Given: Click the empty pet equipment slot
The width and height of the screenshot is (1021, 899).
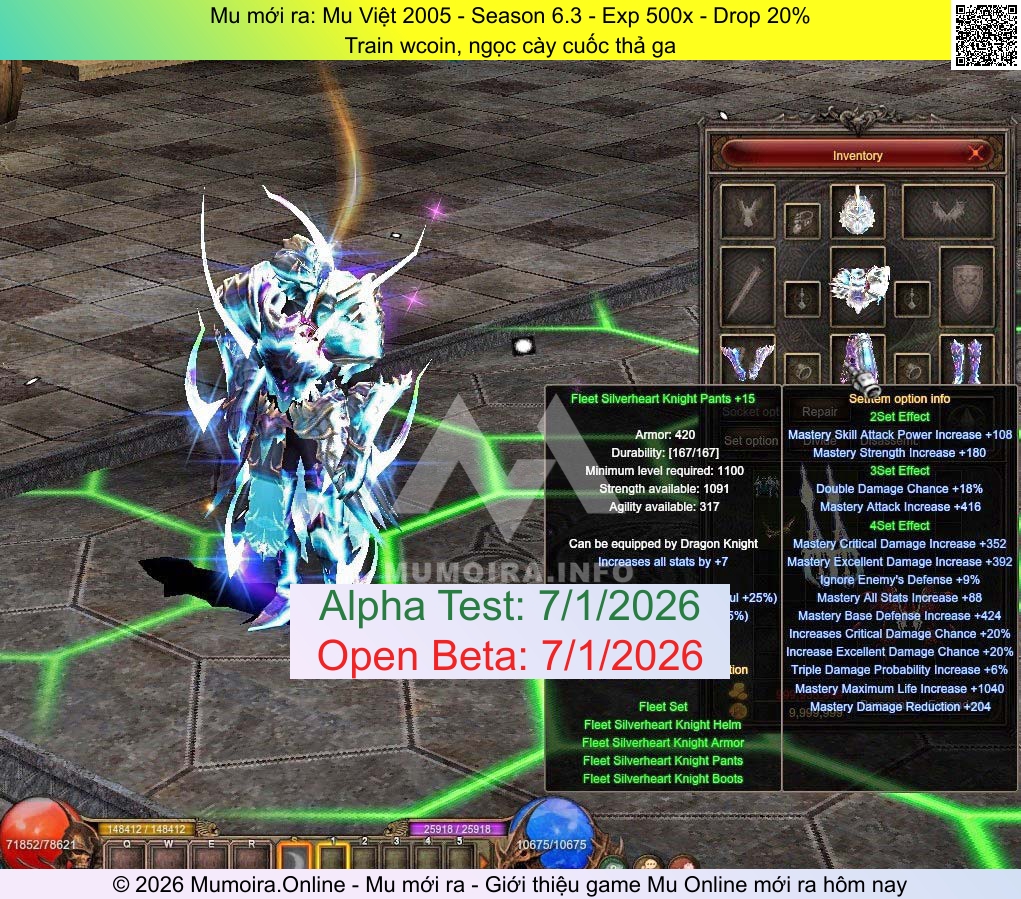Looking at the screenshot, I should pyautogui.click(x=747, y=211).
